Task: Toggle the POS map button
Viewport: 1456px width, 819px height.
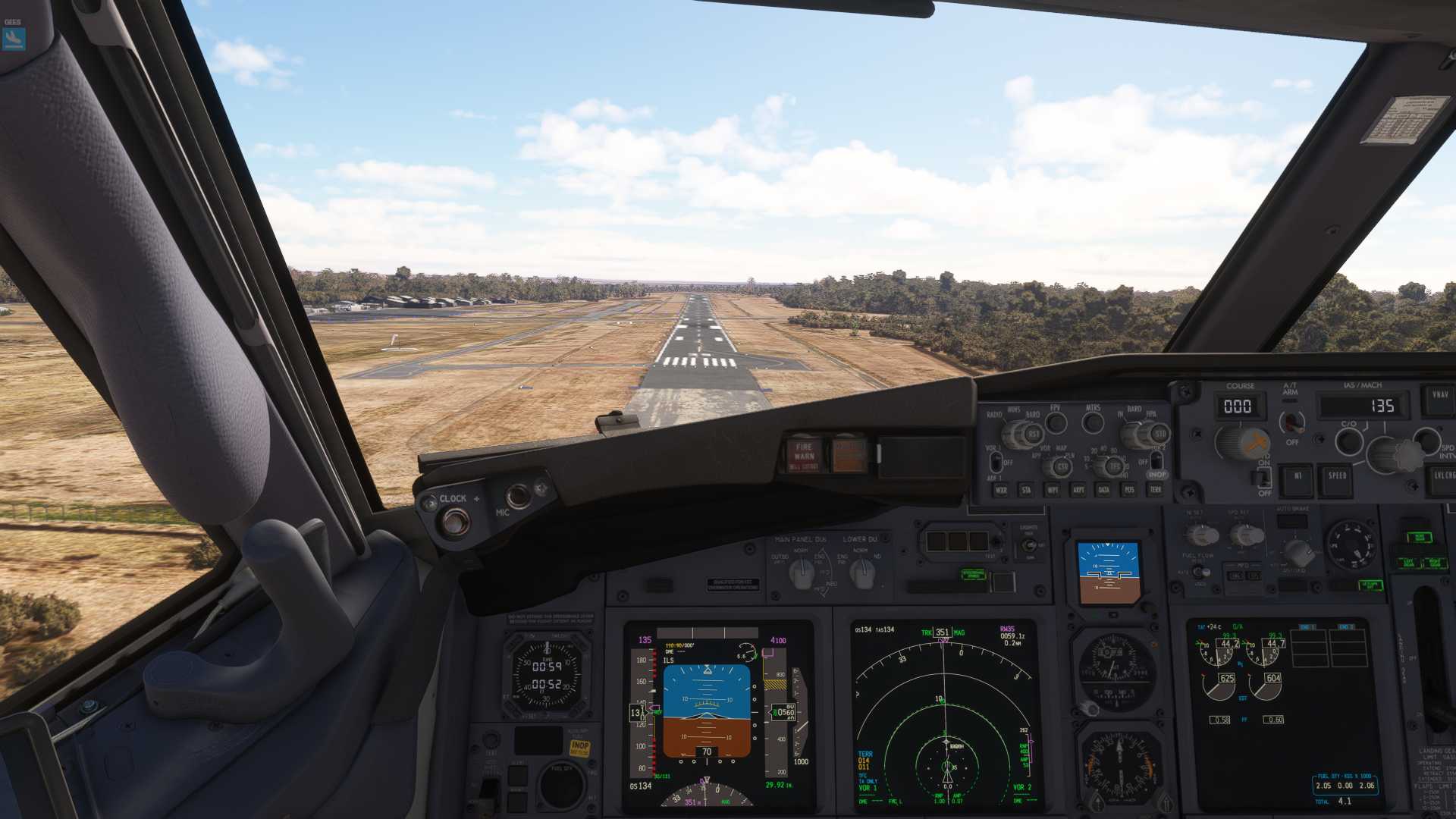Action: (1129, 490)
